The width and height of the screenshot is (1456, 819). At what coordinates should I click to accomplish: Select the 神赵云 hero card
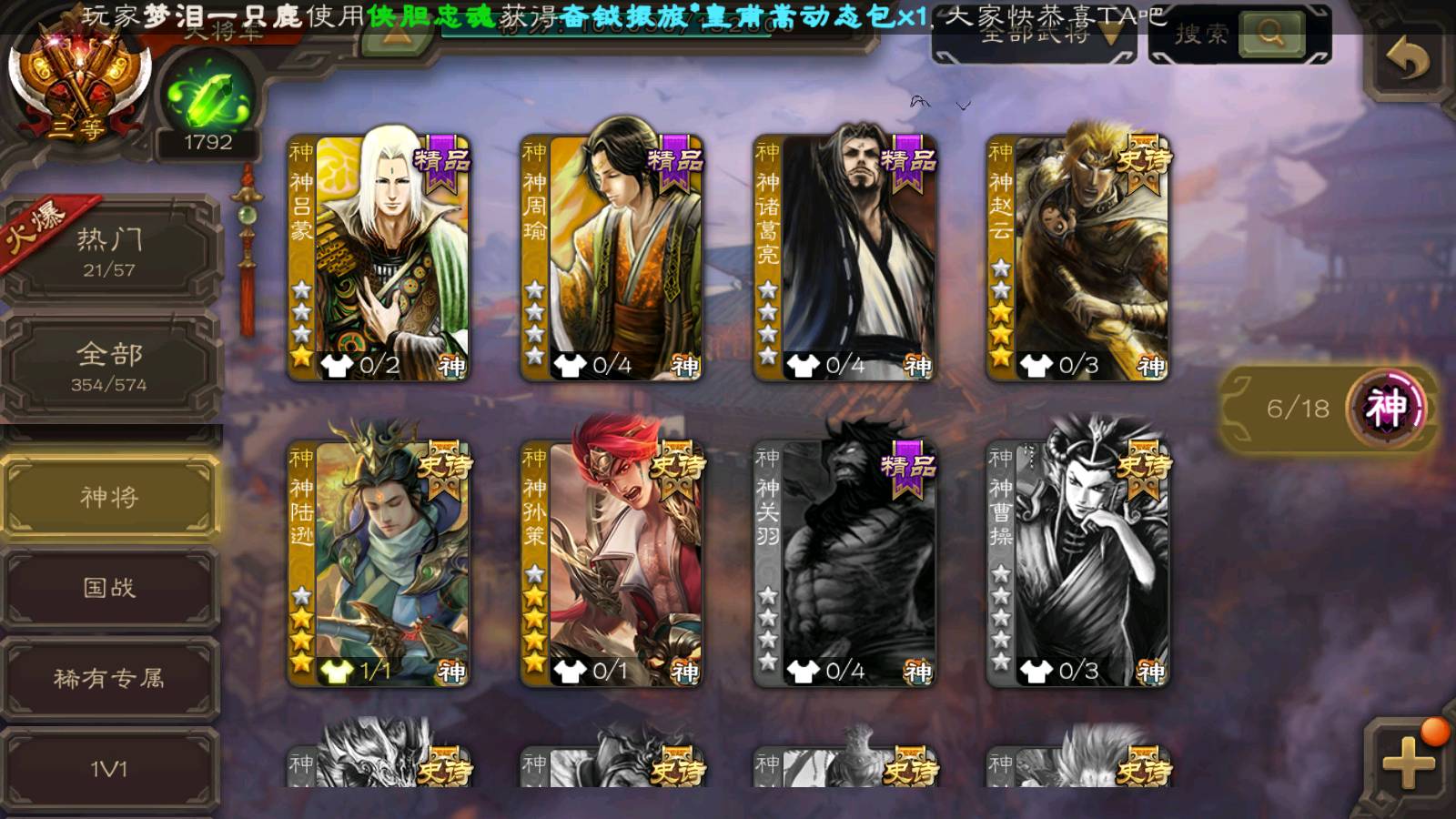[x=1078, y=257]
